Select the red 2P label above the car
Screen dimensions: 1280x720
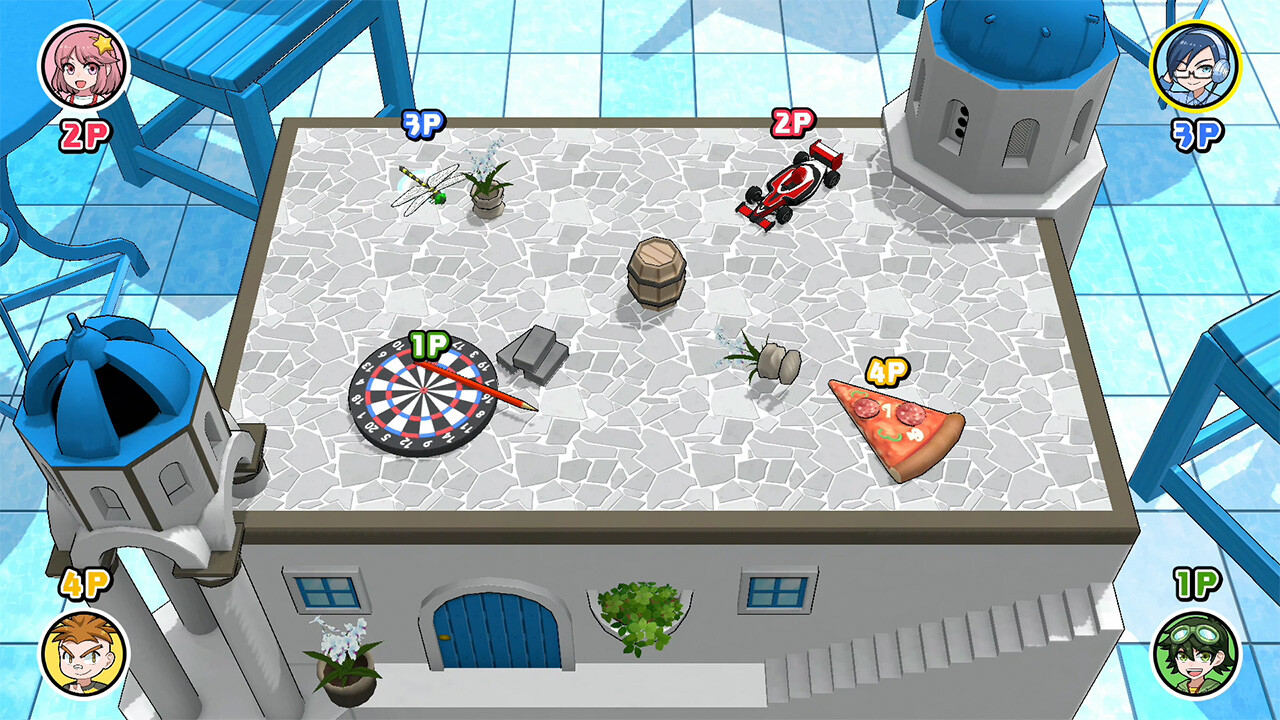[x=792, y=123]
